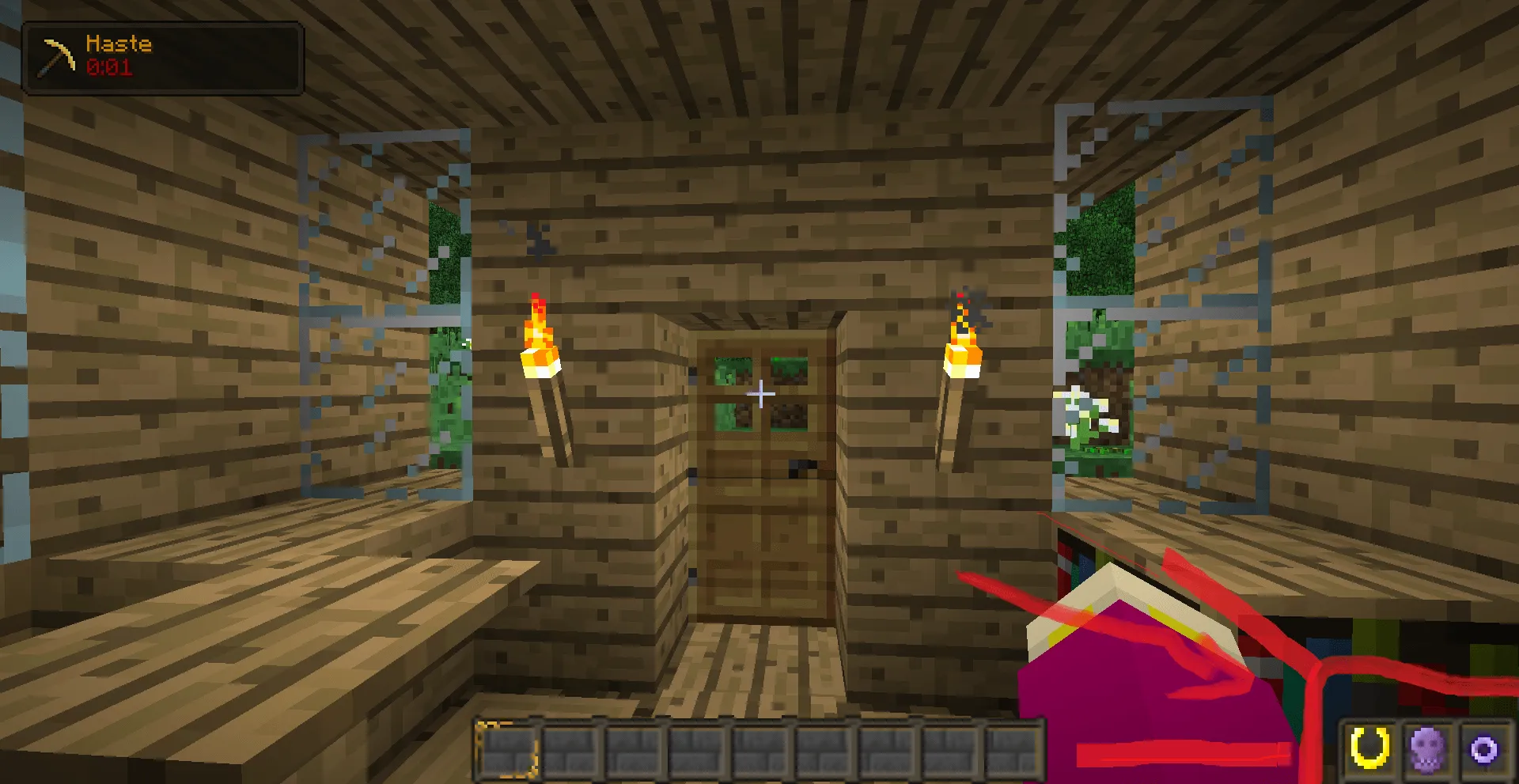Select the first hotbar slot
Viewport: 1519px width, 784px height.
[506, 750]
